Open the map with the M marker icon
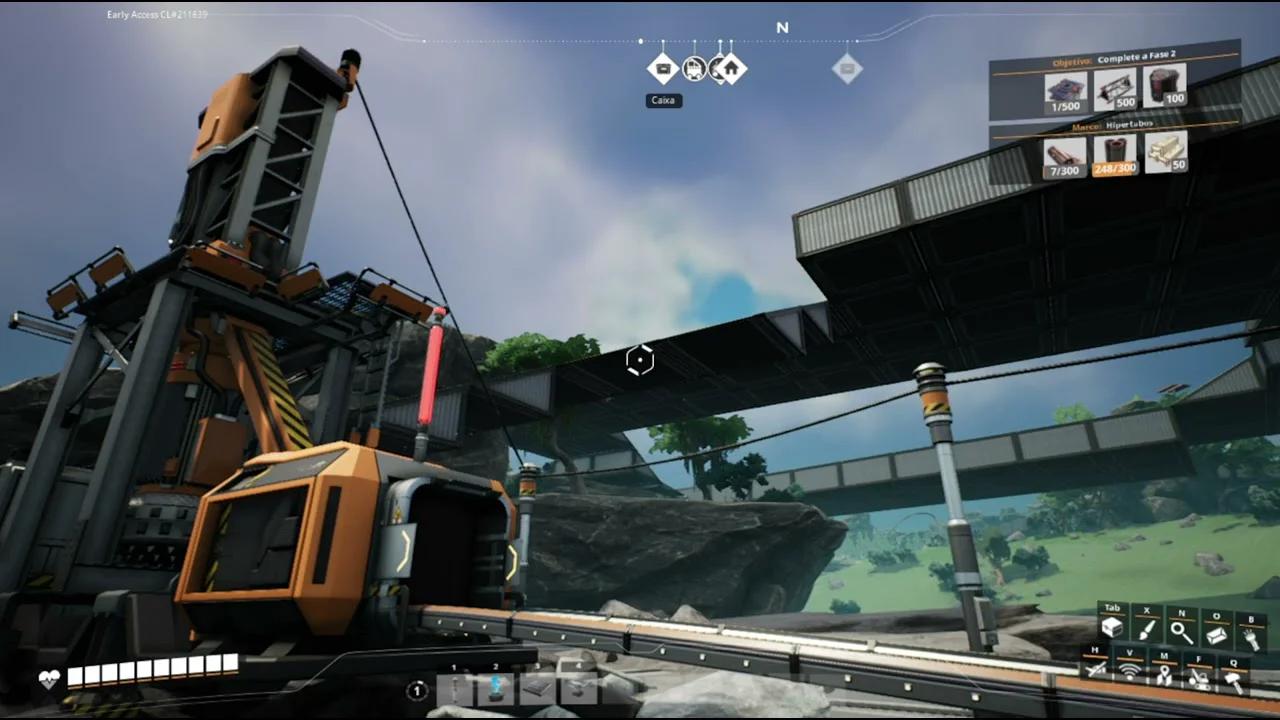The height and width of the screenshot is (720, 1280). click(x=1163, y=673)
